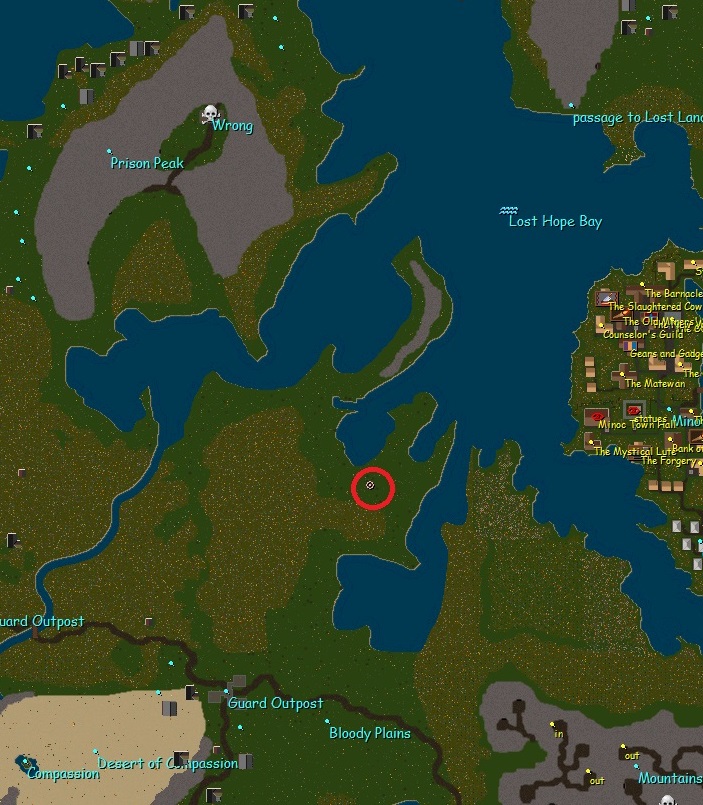Select the red-circled location marker

pos(371,485)
